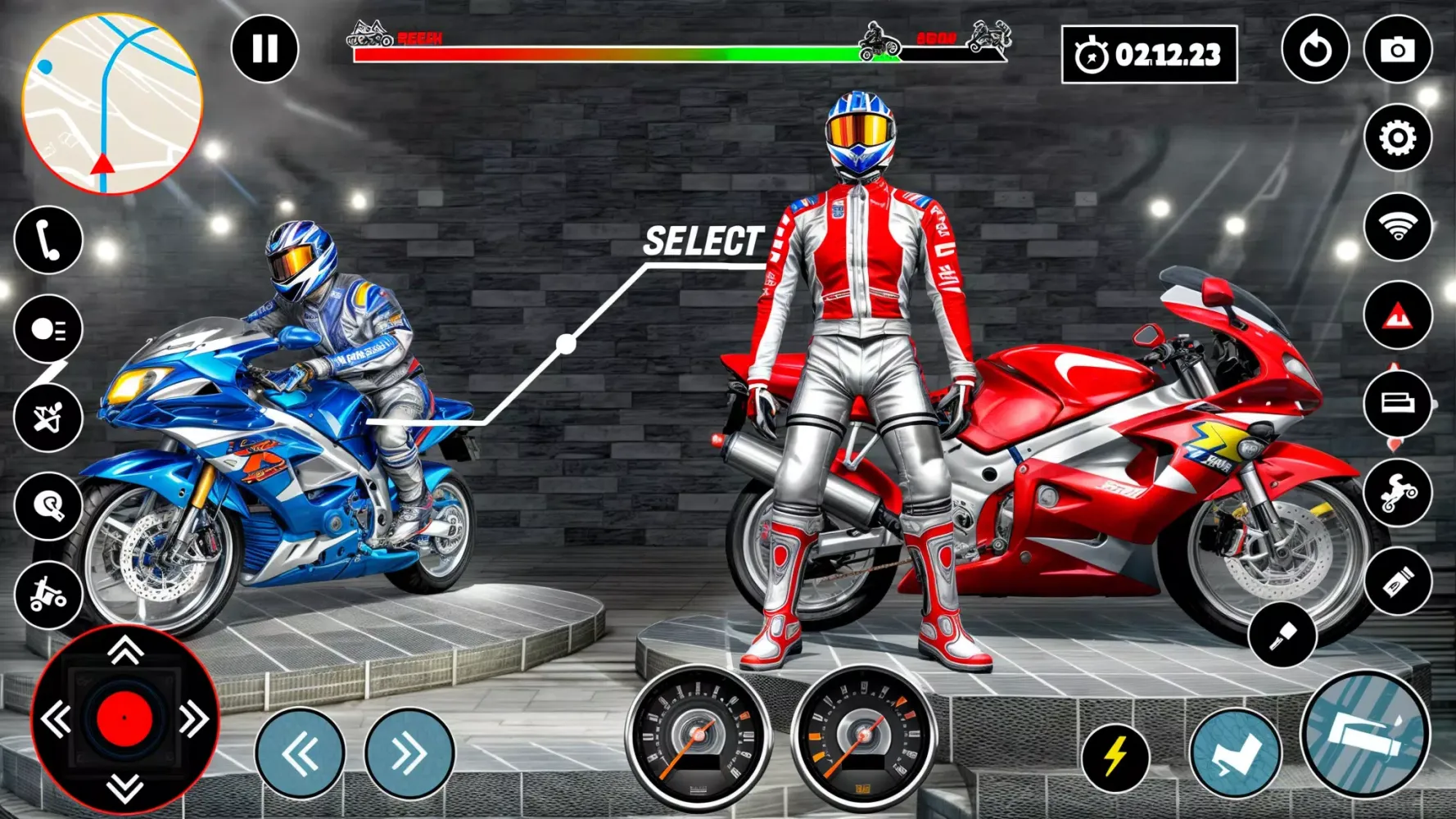Perform a wheelie with the stunt rider icon
The image size is (1456, 819).
tap(1397, 492)
